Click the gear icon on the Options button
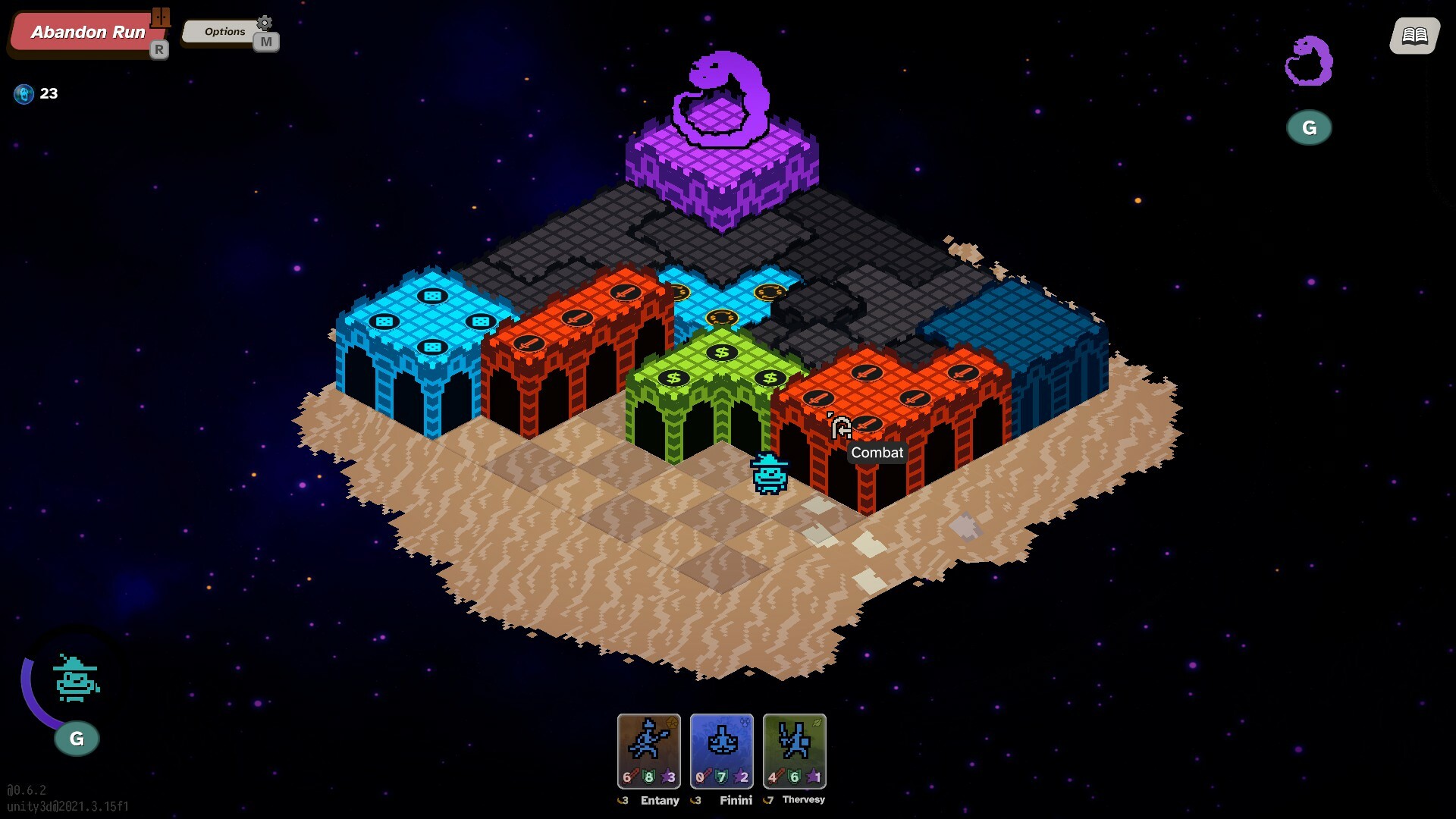This screenshot has width=1456, height=819. [x=264, y=24]
